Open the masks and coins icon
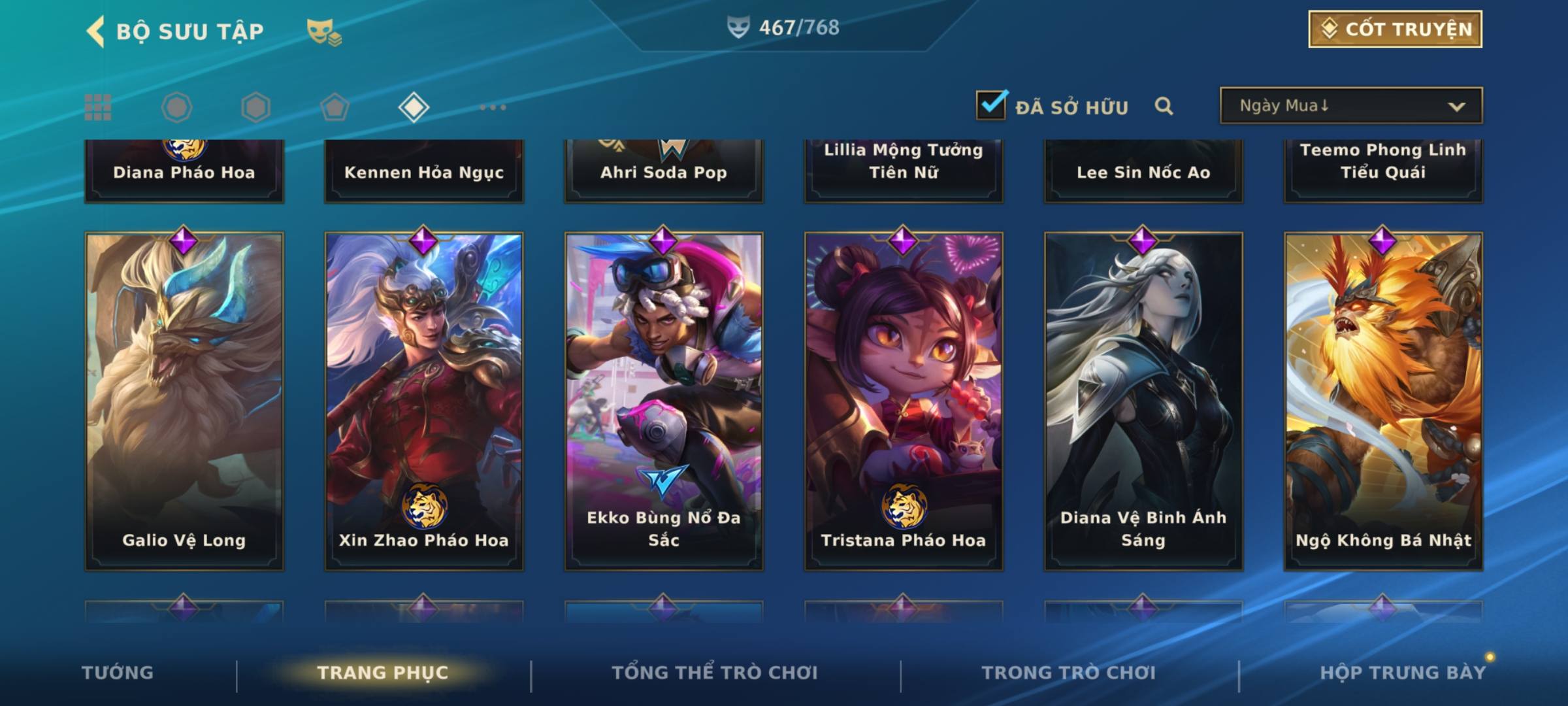The image size is (1568, 706). click(x=324, y=31)
